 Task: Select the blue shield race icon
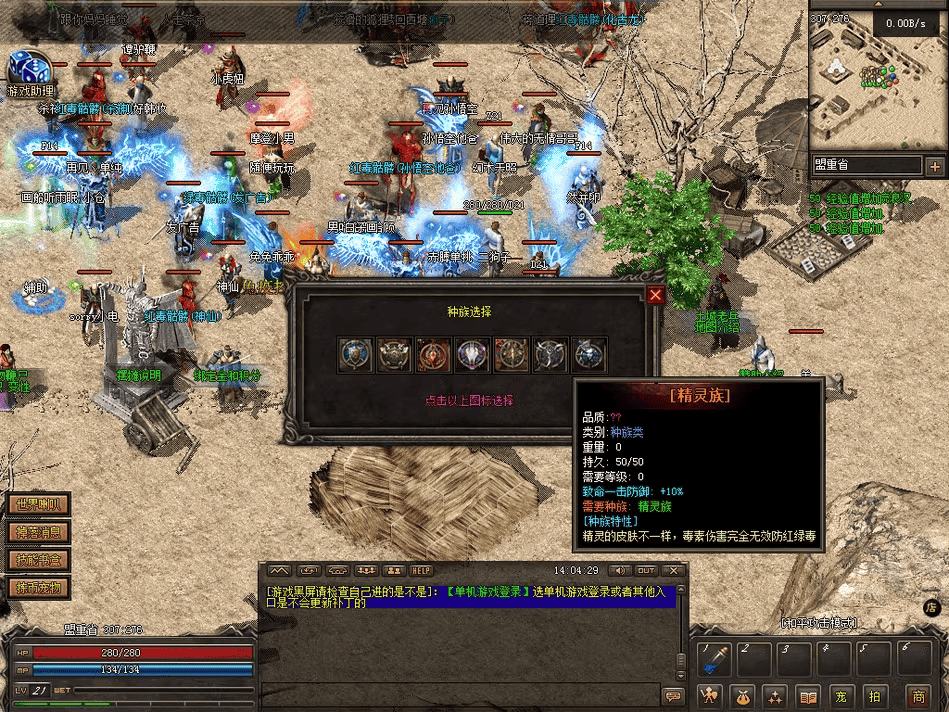[x=355, y=355]
